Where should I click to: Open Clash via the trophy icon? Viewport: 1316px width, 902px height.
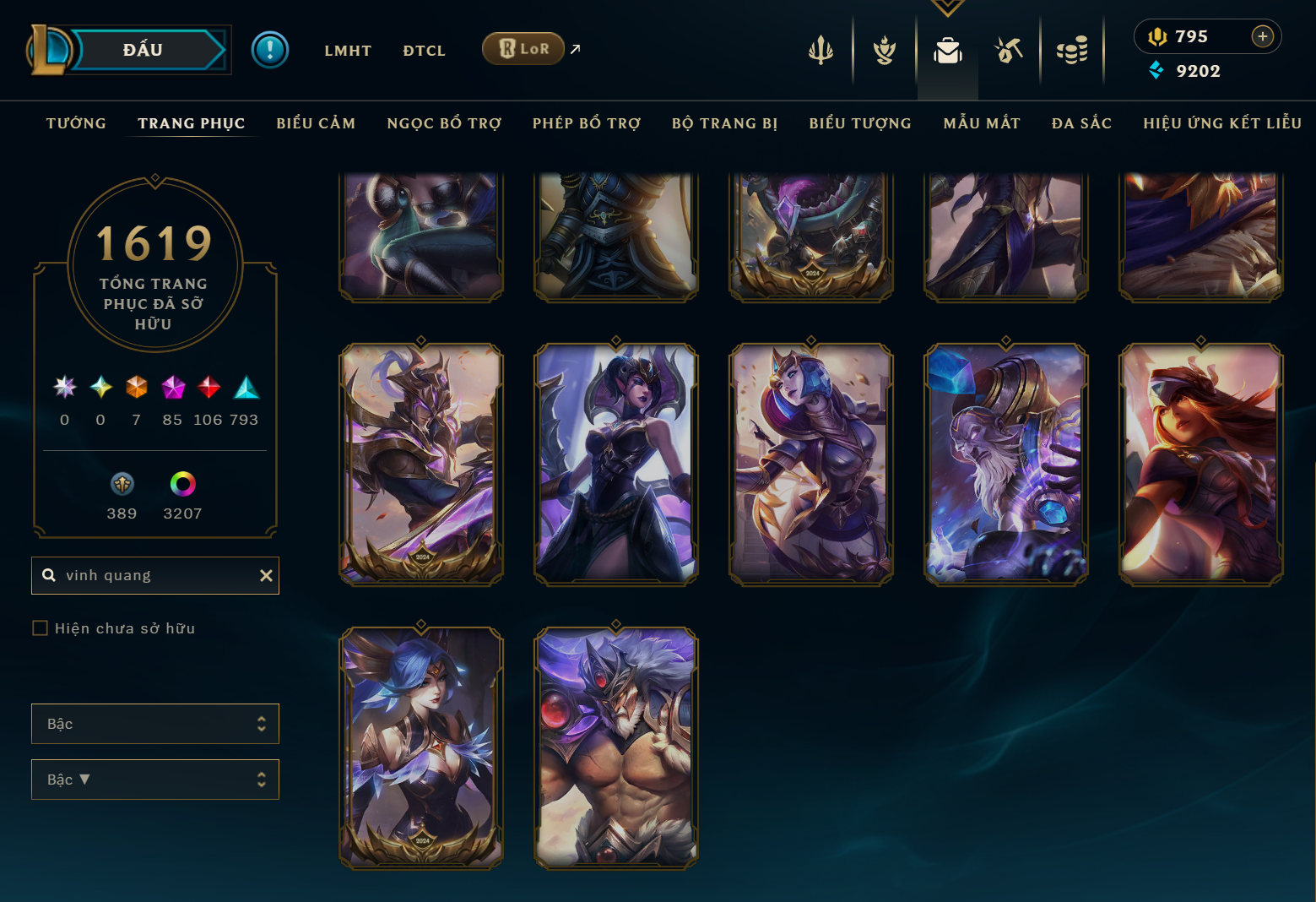[883, 50]
